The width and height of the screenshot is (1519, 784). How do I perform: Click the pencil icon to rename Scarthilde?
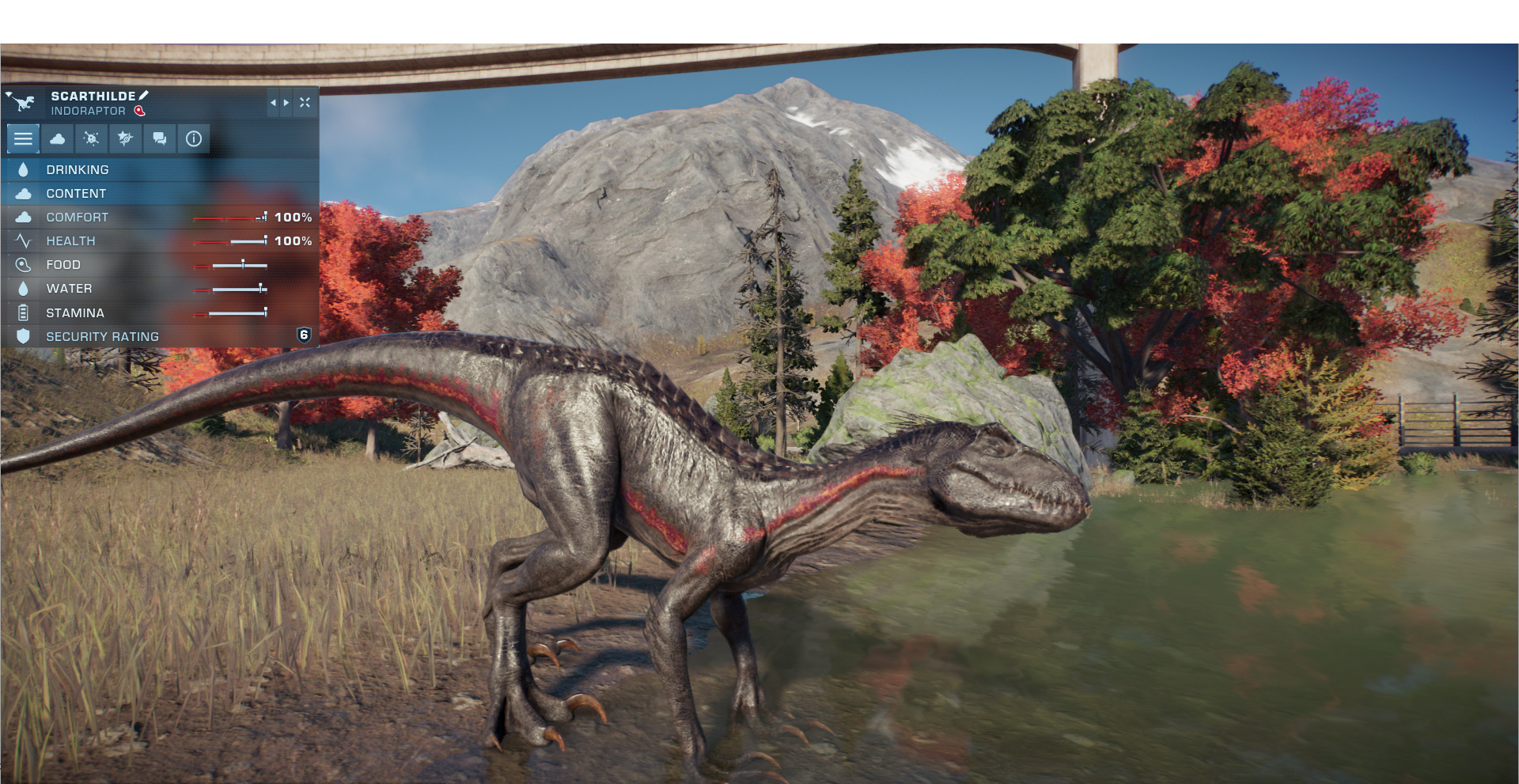144,96
